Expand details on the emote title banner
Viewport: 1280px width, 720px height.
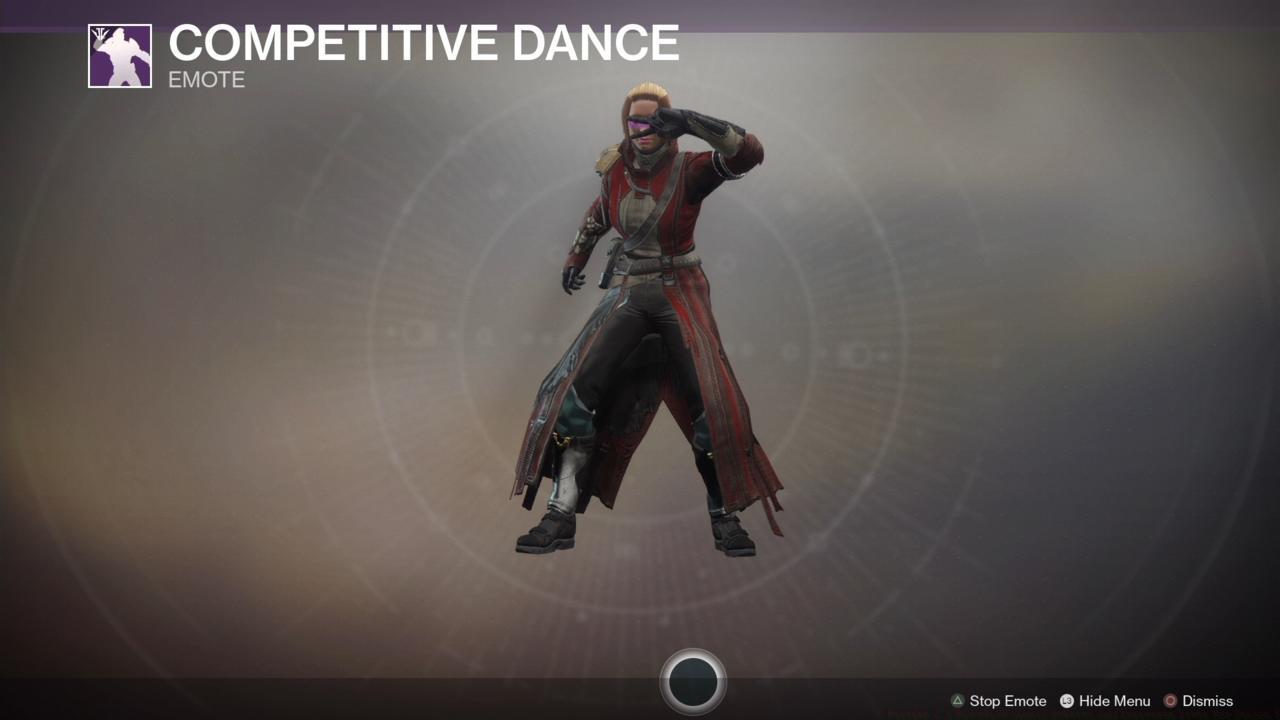click(x=422, y=44)
